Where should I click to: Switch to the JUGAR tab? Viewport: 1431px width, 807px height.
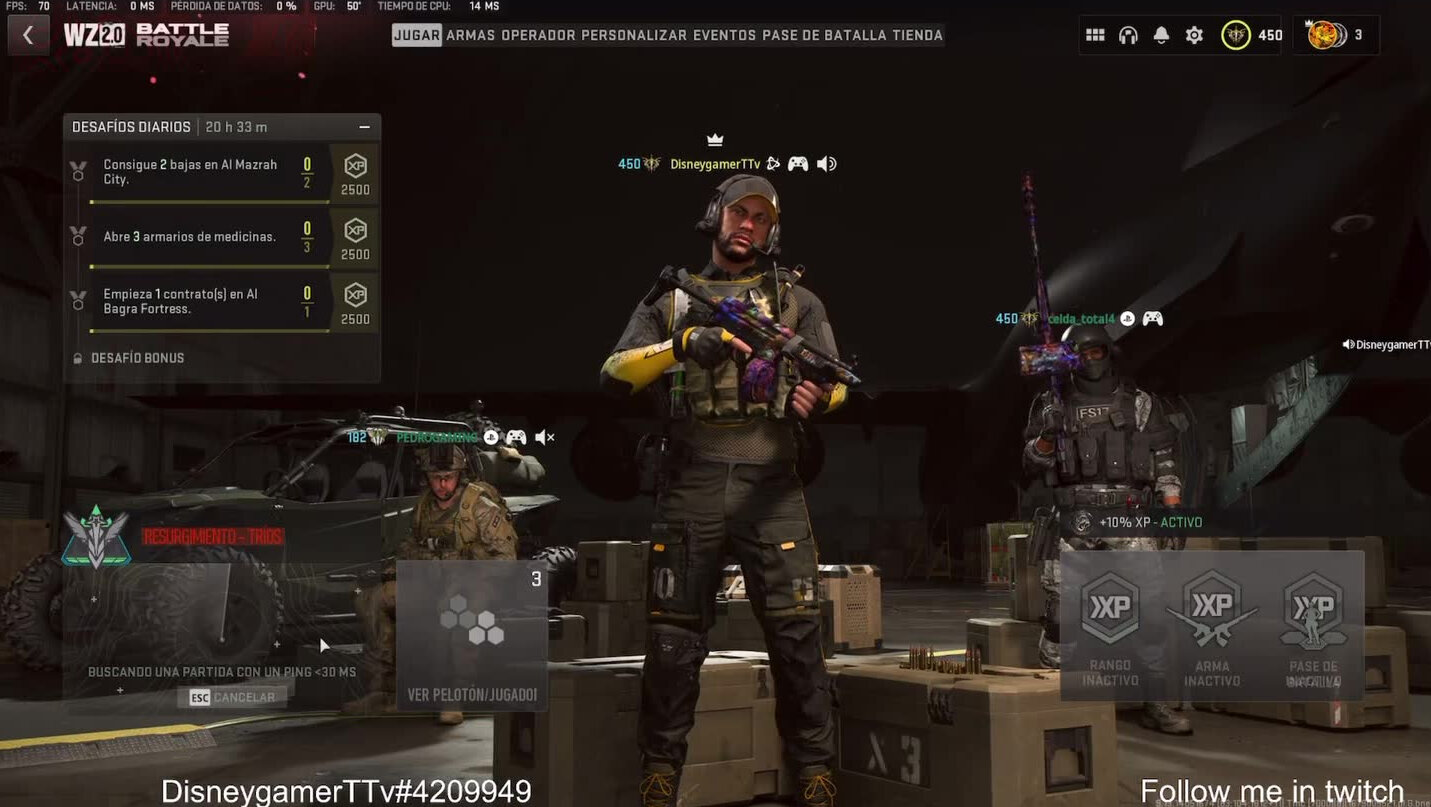click(417, 35)
